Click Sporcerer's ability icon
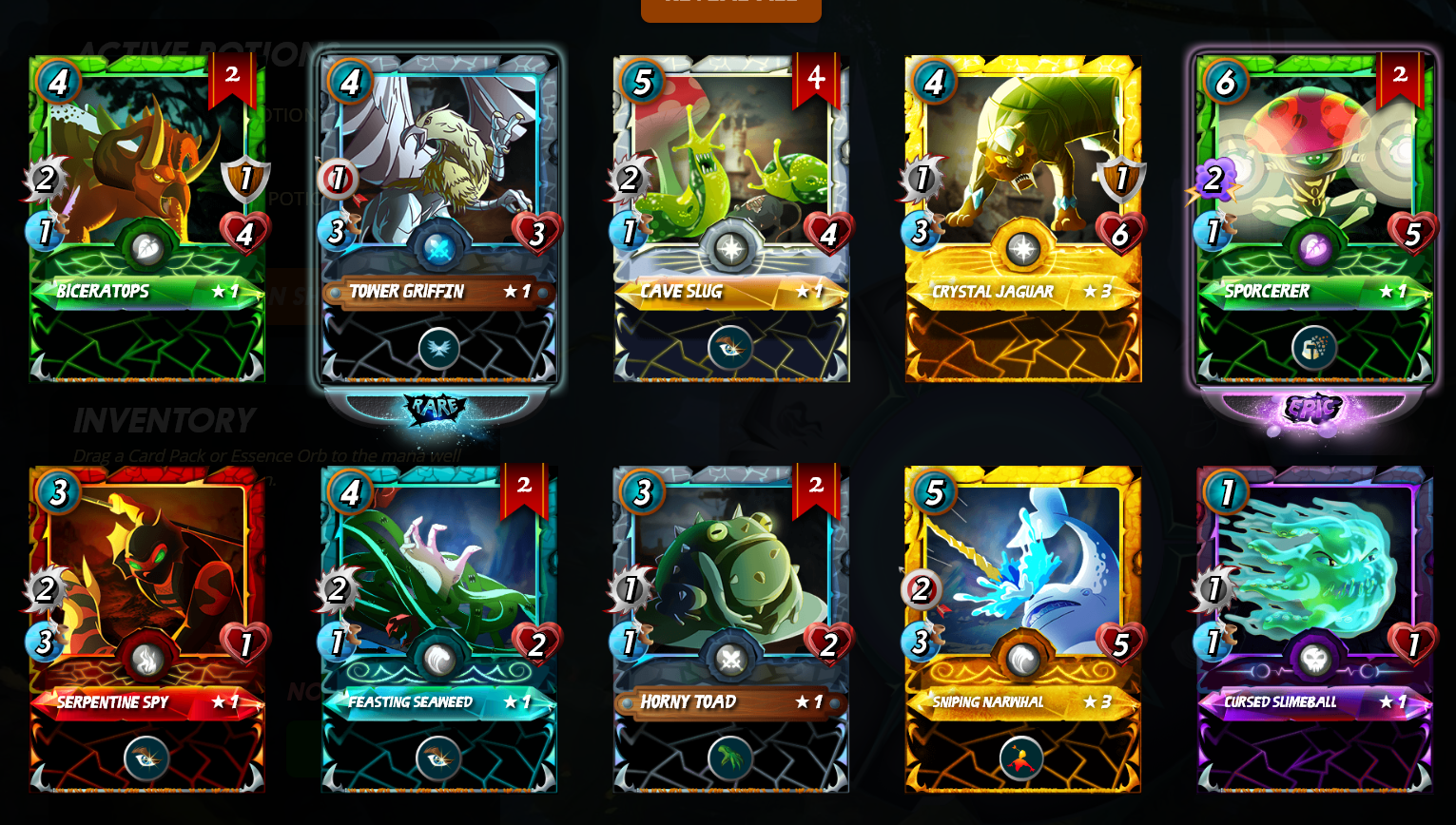 [1314, 349]
